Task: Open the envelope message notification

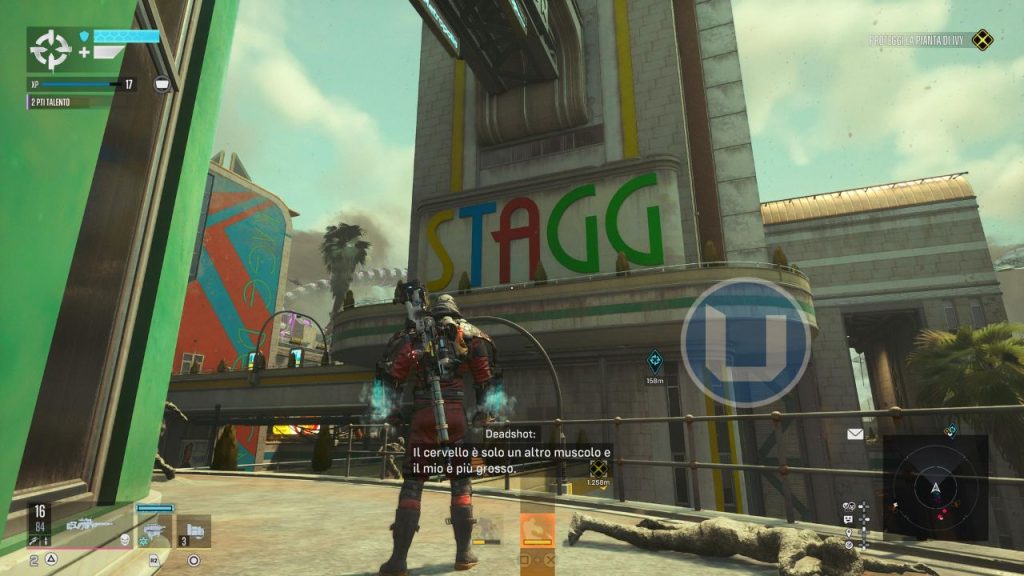Action: tap(855, 434)
